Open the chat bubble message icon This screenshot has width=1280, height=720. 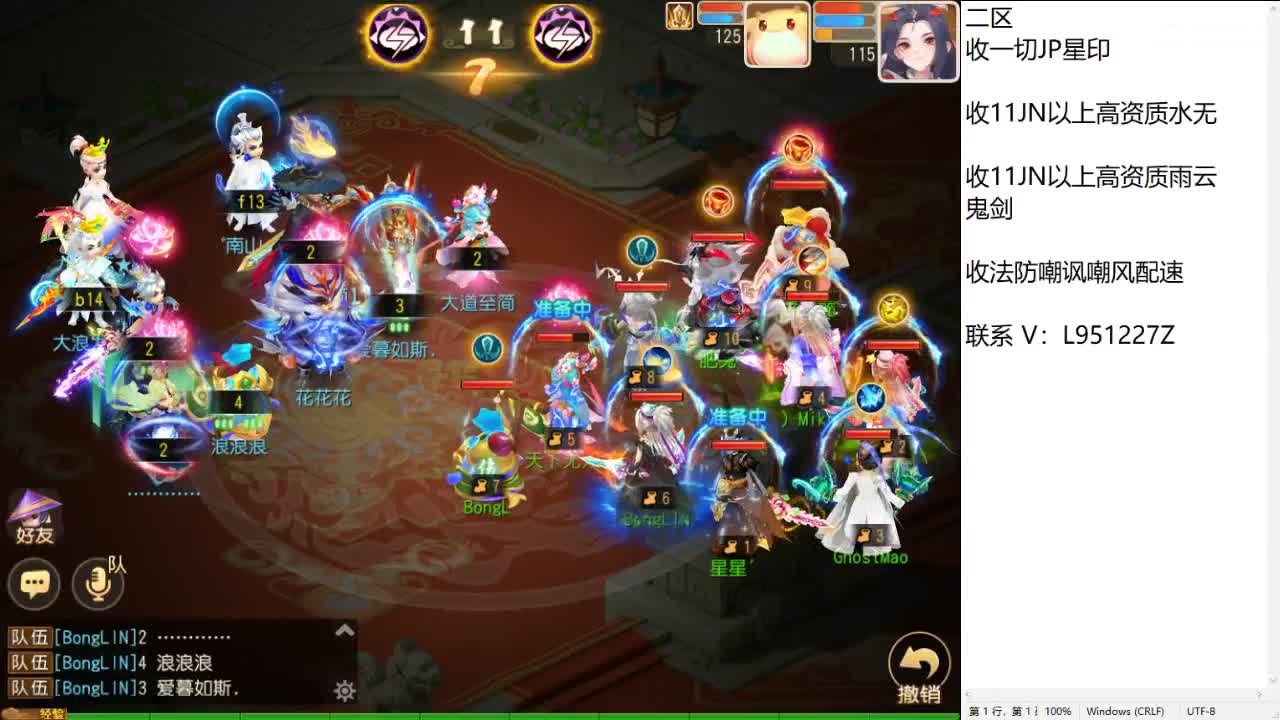click(x=35, y=584)
